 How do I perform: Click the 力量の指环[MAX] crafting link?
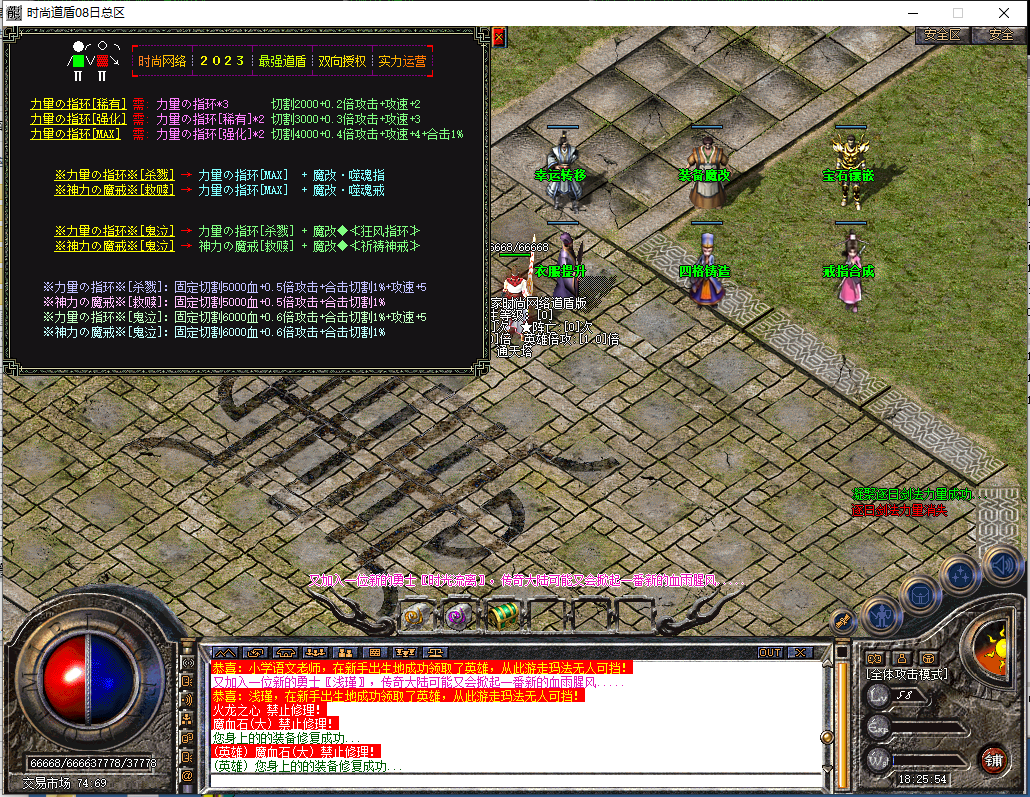point(75,134)
